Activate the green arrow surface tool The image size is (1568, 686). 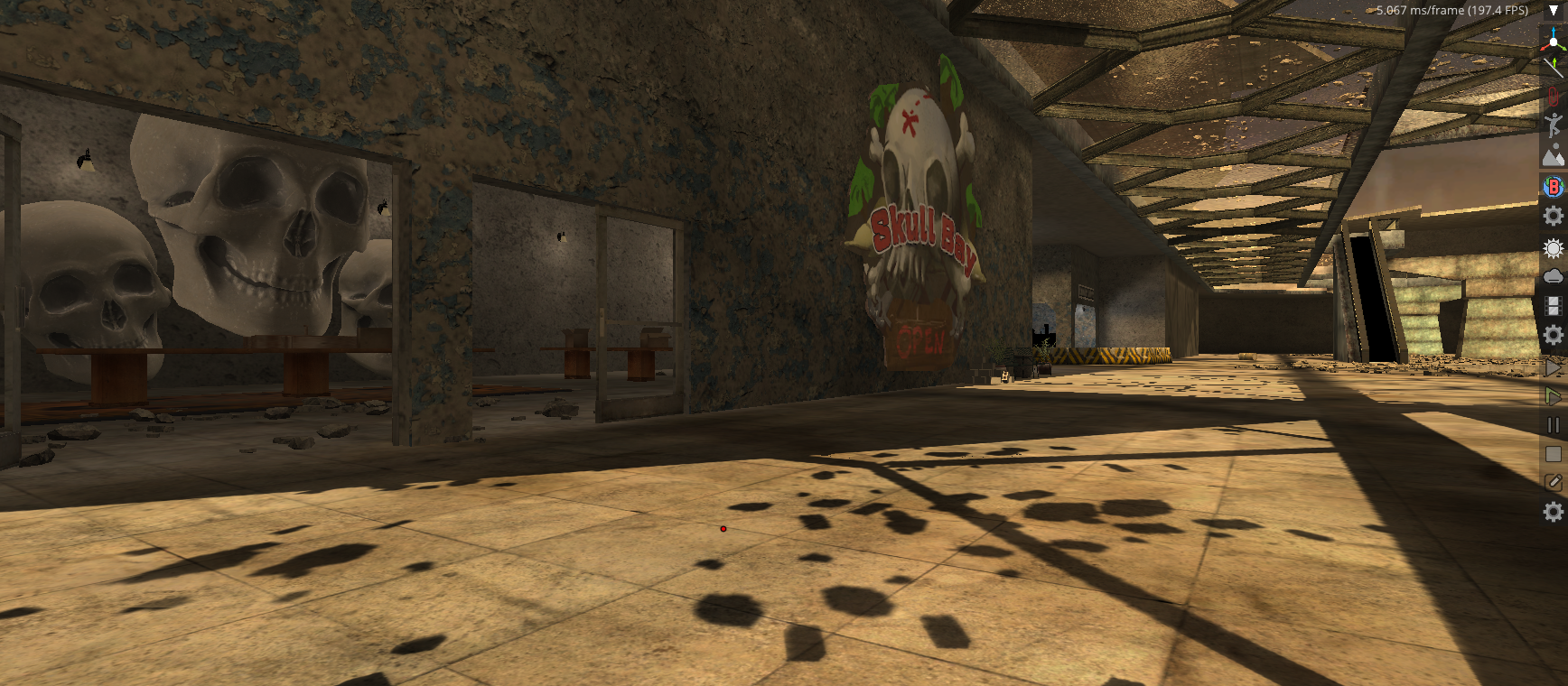tap(1553, 67)
